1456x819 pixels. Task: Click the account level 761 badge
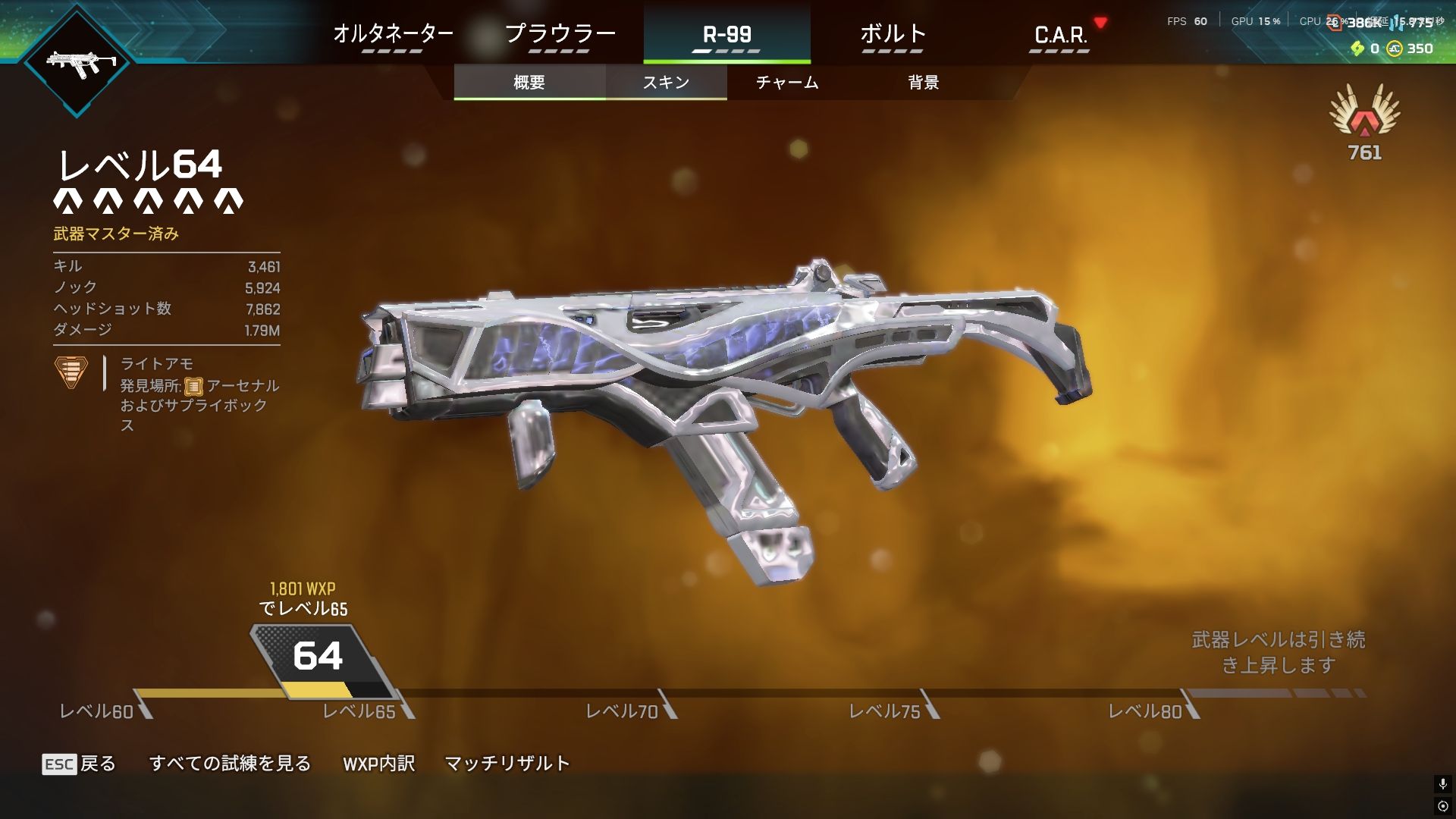click(1364, 121)
